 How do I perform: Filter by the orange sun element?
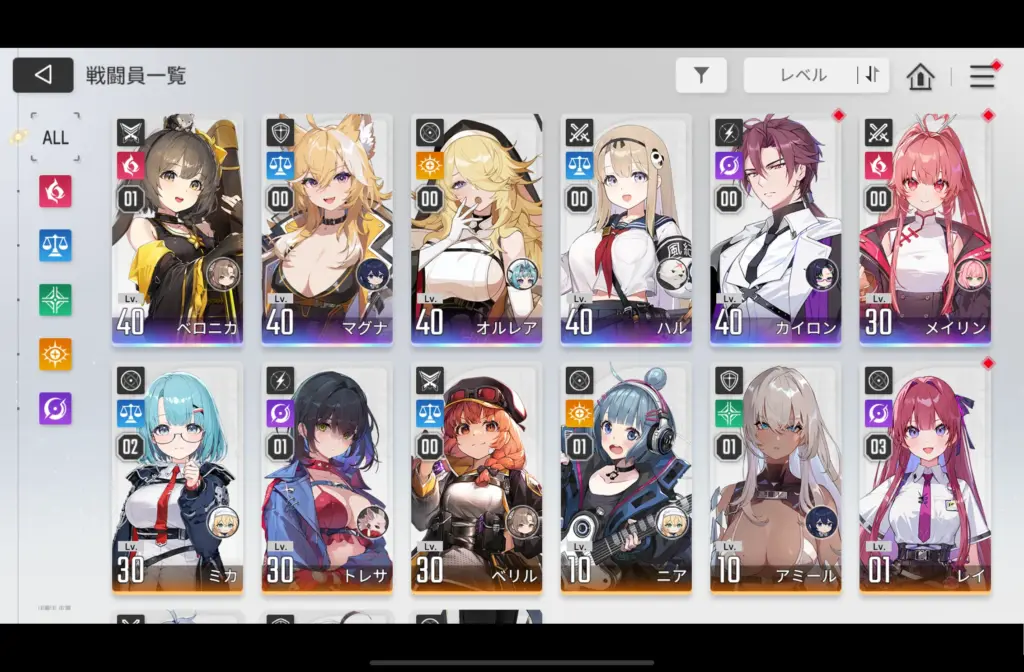(x=55, y=353)
